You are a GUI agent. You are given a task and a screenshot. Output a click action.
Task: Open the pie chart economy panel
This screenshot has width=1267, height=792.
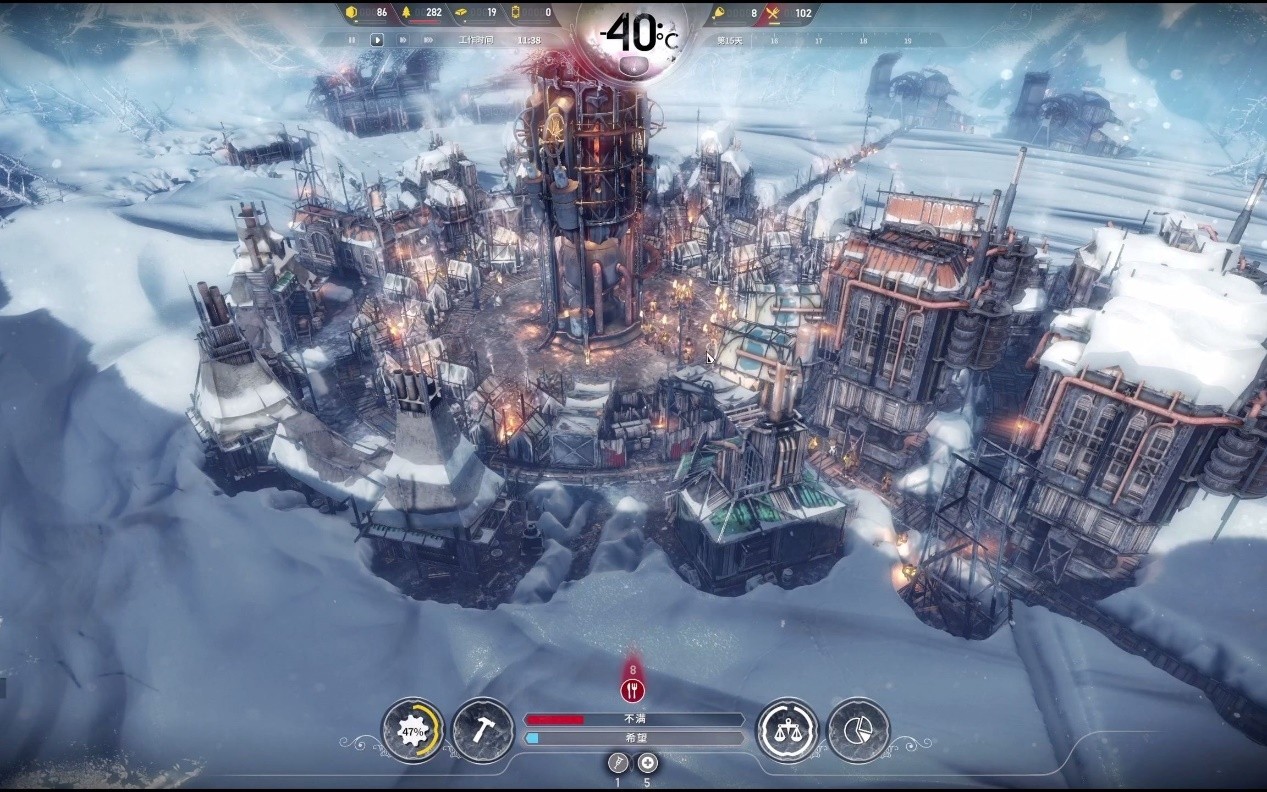pyautogui.click(x=858, y=731)
